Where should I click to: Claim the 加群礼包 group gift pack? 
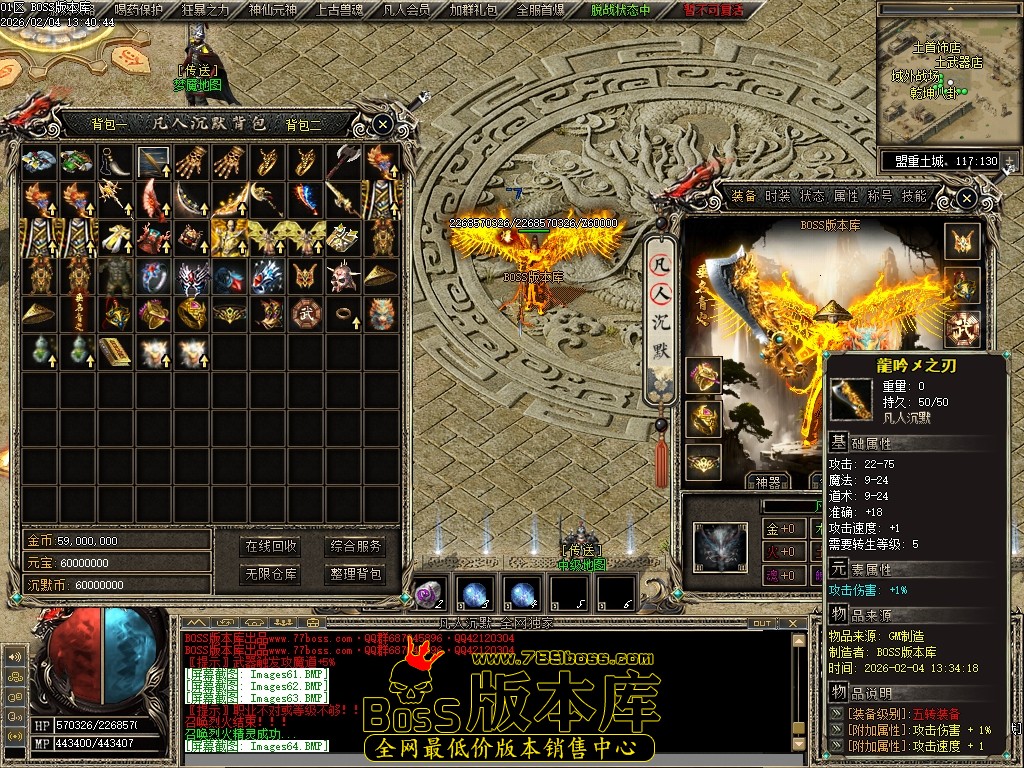coord(473,11)
